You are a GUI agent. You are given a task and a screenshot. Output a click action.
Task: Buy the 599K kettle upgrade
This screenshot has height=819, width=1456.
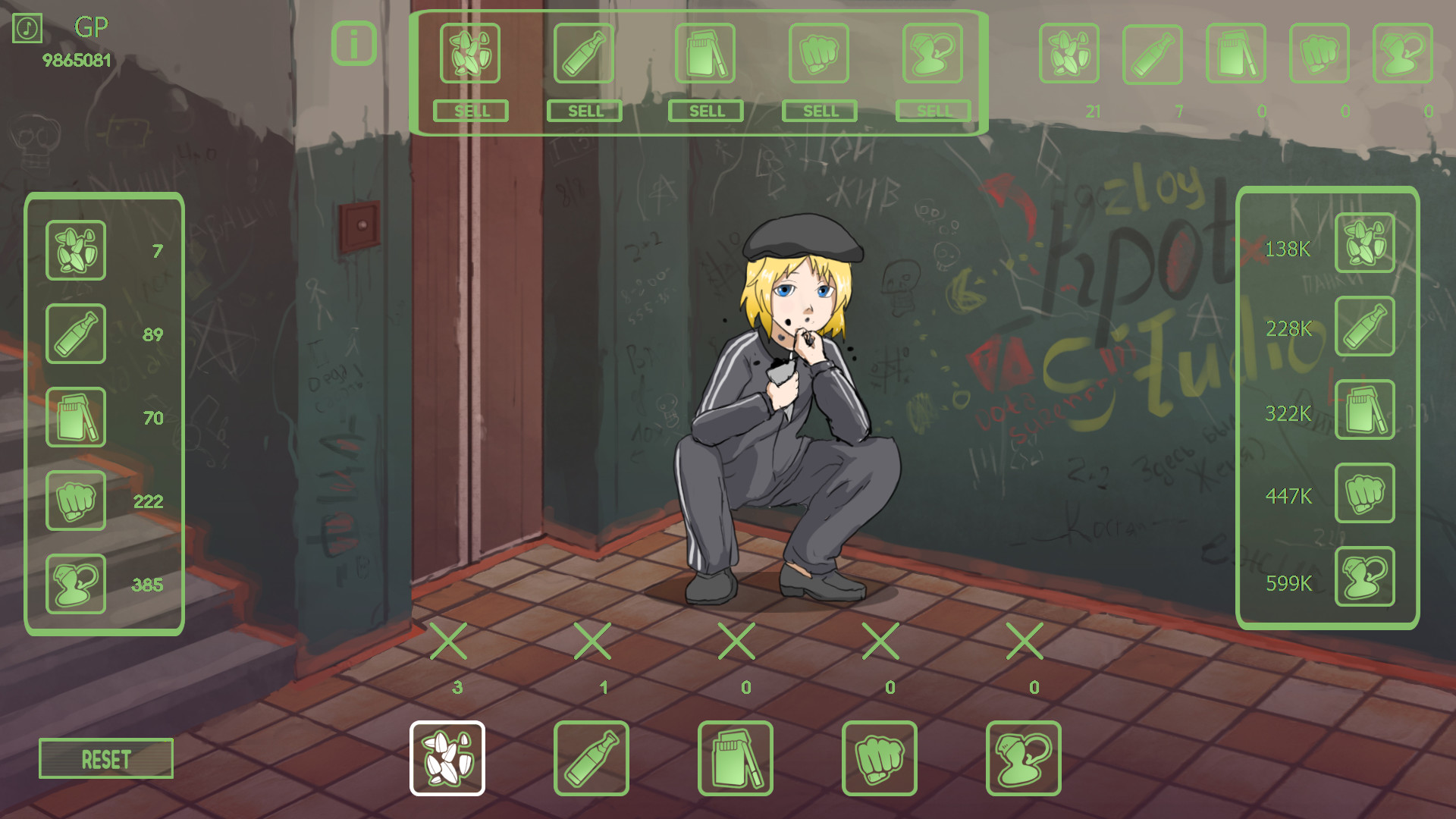tap(1364, 576)
